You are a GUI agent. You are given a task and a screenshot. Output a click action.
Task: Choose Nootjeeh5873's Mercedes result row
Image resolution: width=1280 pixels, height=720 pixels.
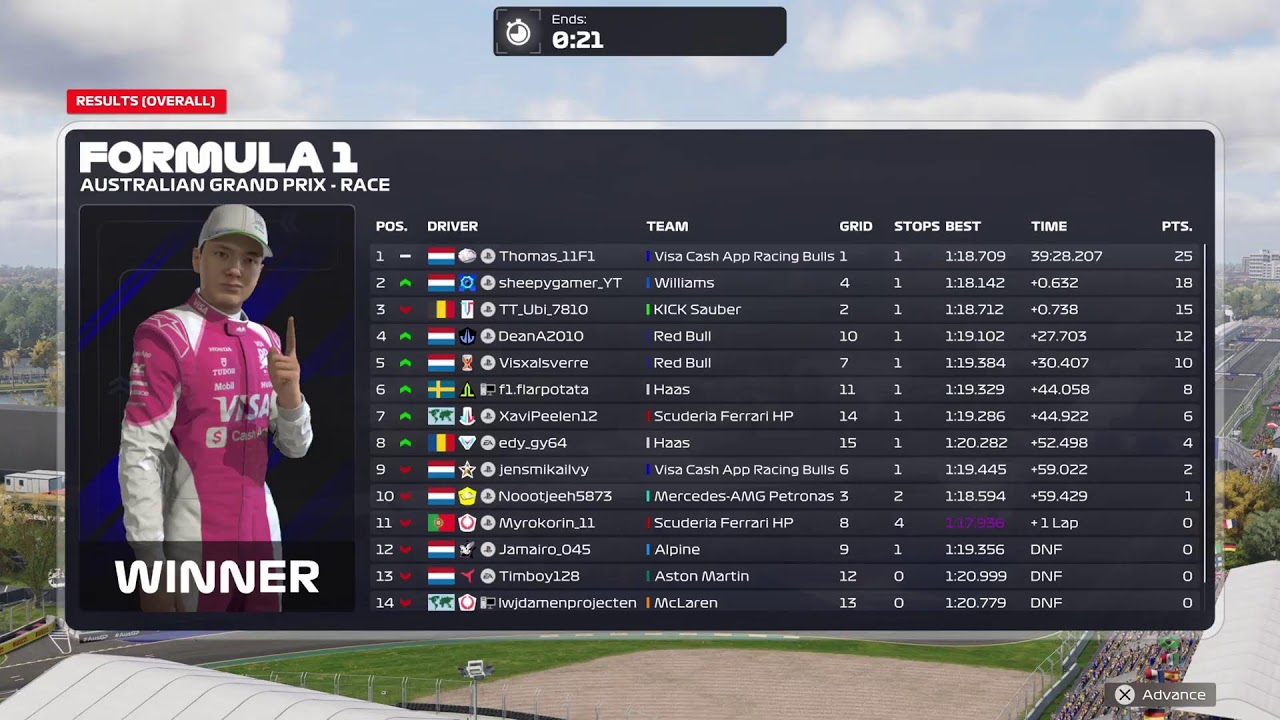tap(785, 496)
